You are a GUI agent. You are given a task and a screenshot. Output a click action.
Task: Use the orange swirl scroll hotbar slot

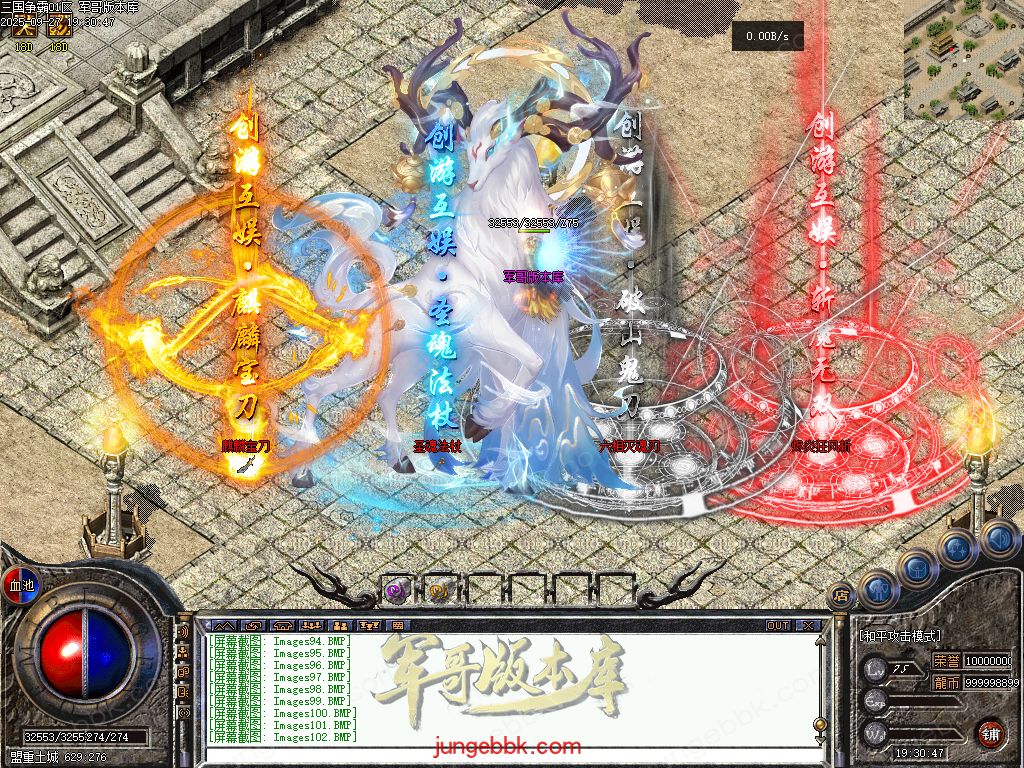coord(440,590)
